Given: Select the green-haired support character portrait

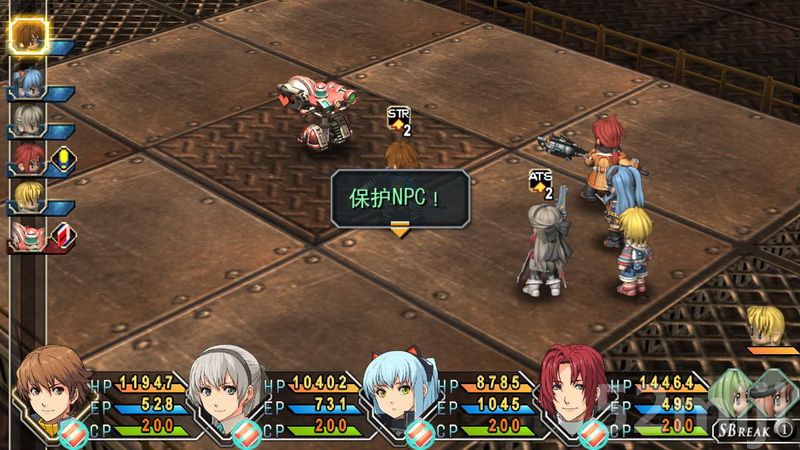Looking at the screenshot, I should click(x=735, y=393).
